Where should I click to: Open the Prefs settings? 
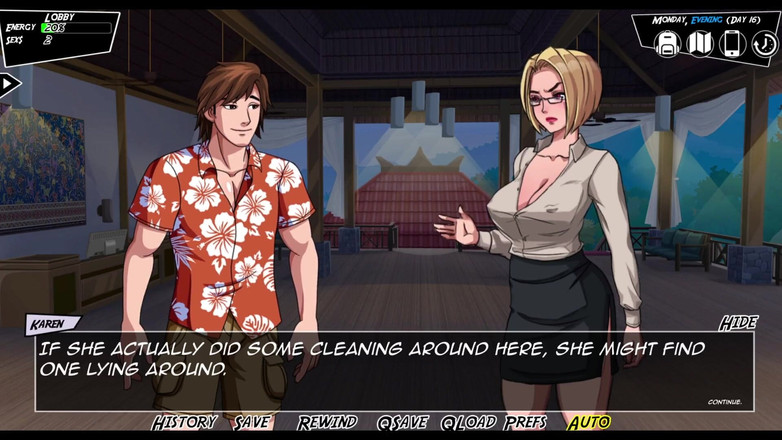[526, 423]
